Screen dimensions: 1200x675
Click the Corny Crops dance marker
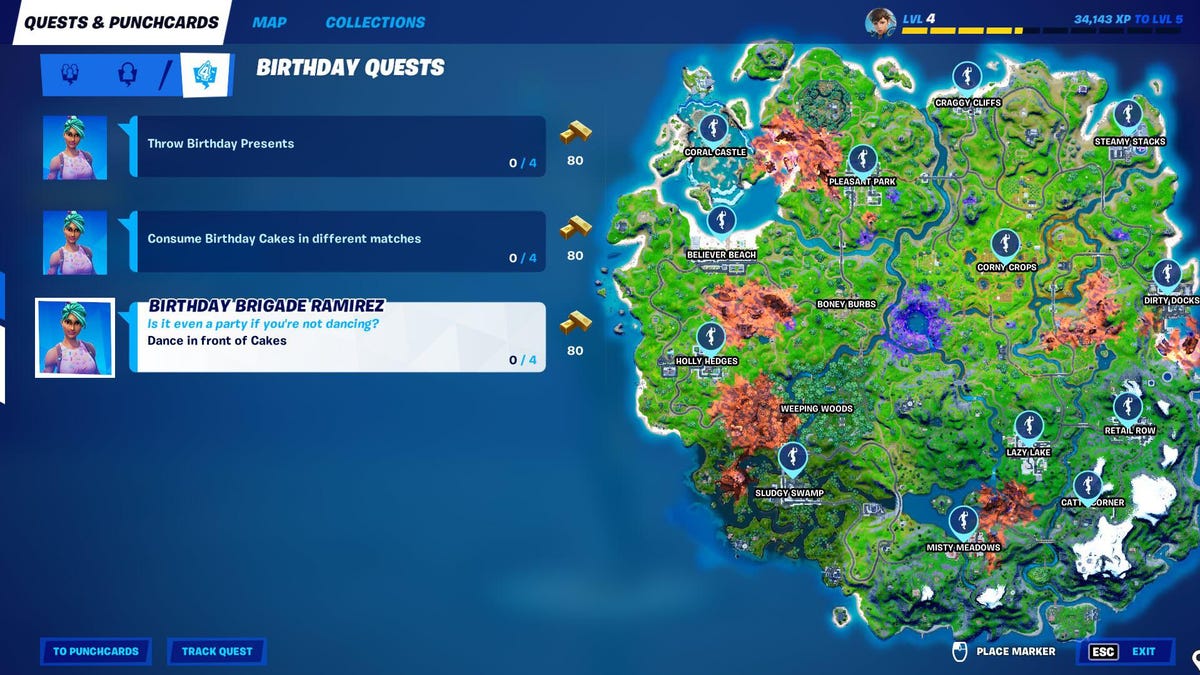1005,245
